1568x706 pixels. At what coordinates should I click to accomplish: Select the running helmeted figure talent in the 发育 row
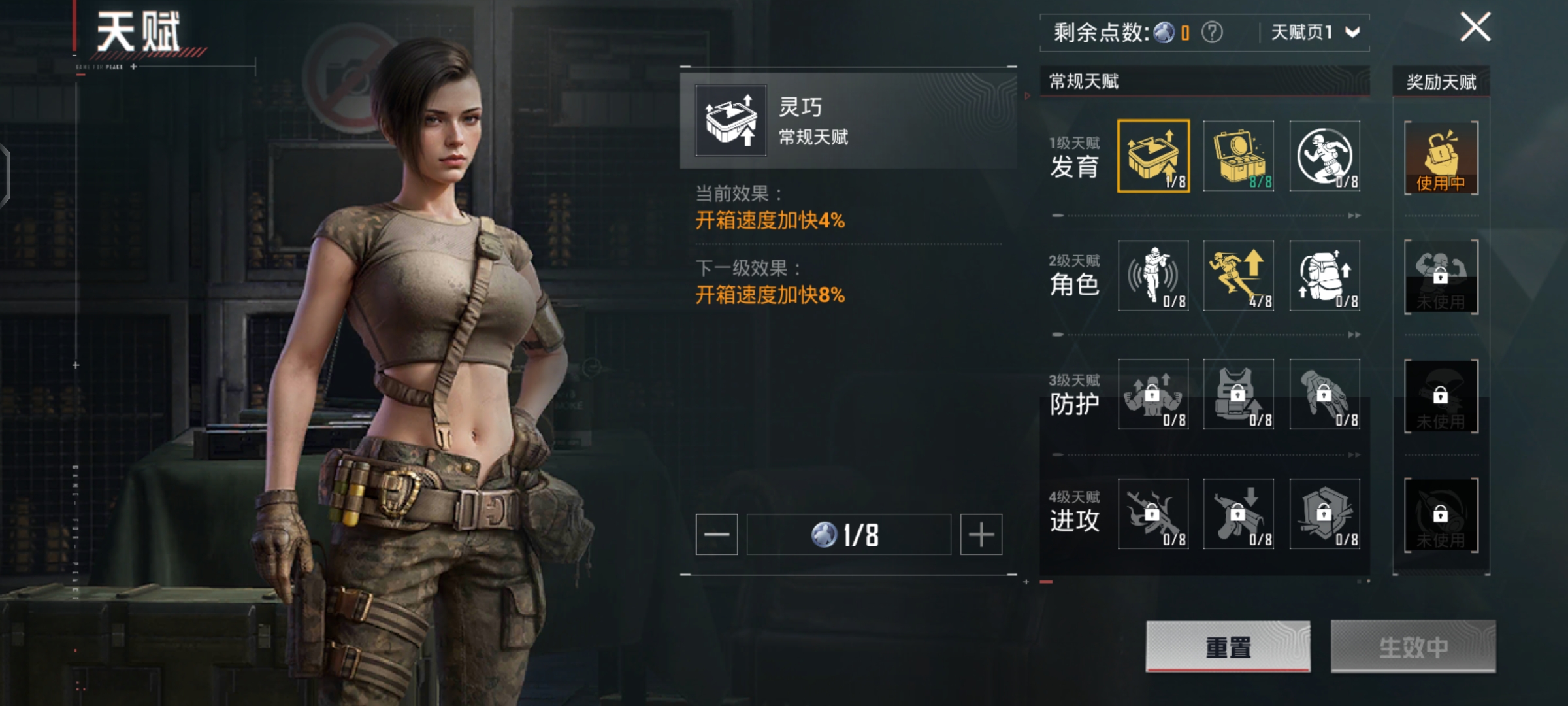click(x=1324, y=156)
